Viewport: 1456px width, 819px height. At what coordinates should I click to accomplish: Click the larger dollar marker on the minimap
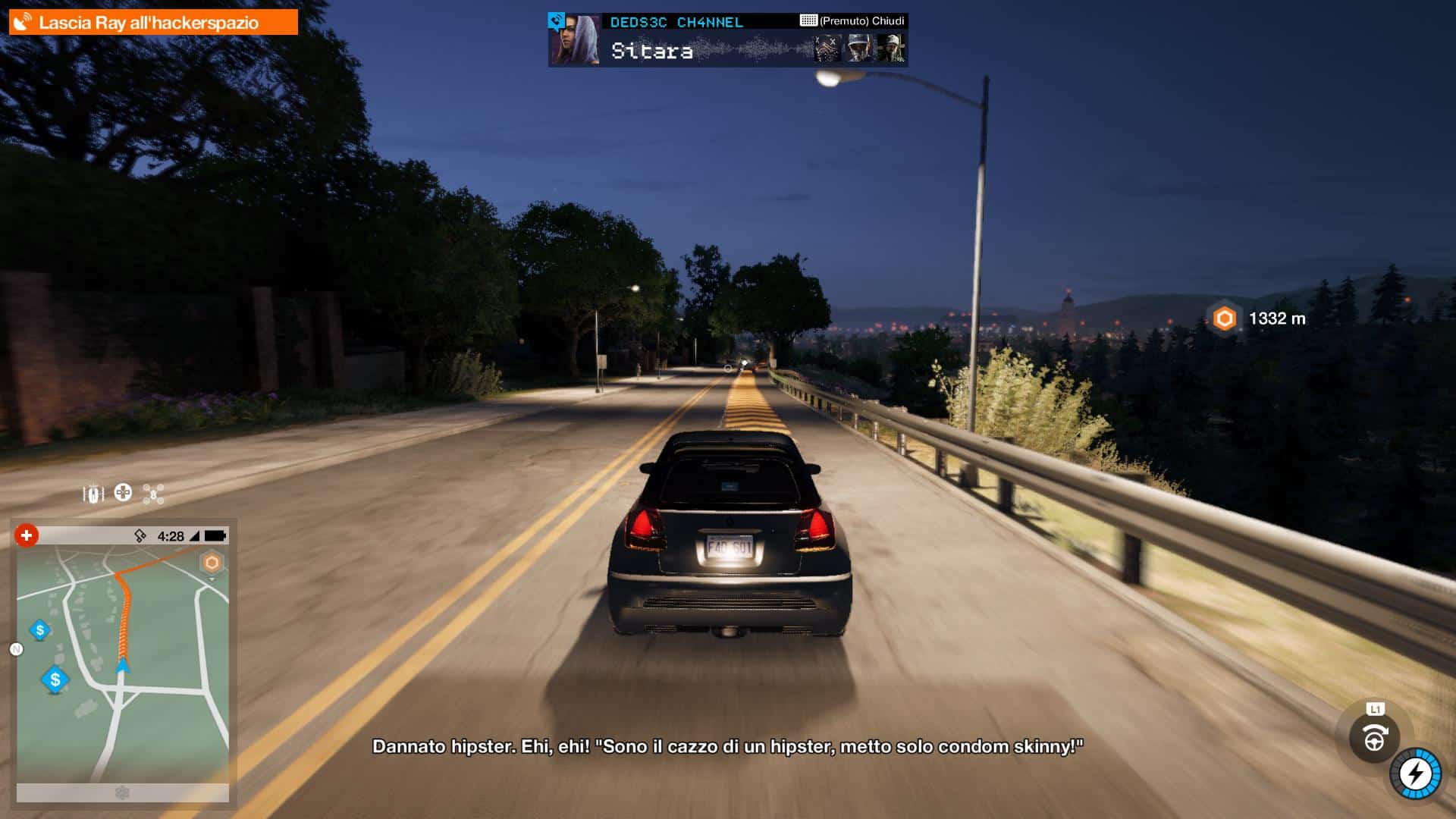(55, 679)
